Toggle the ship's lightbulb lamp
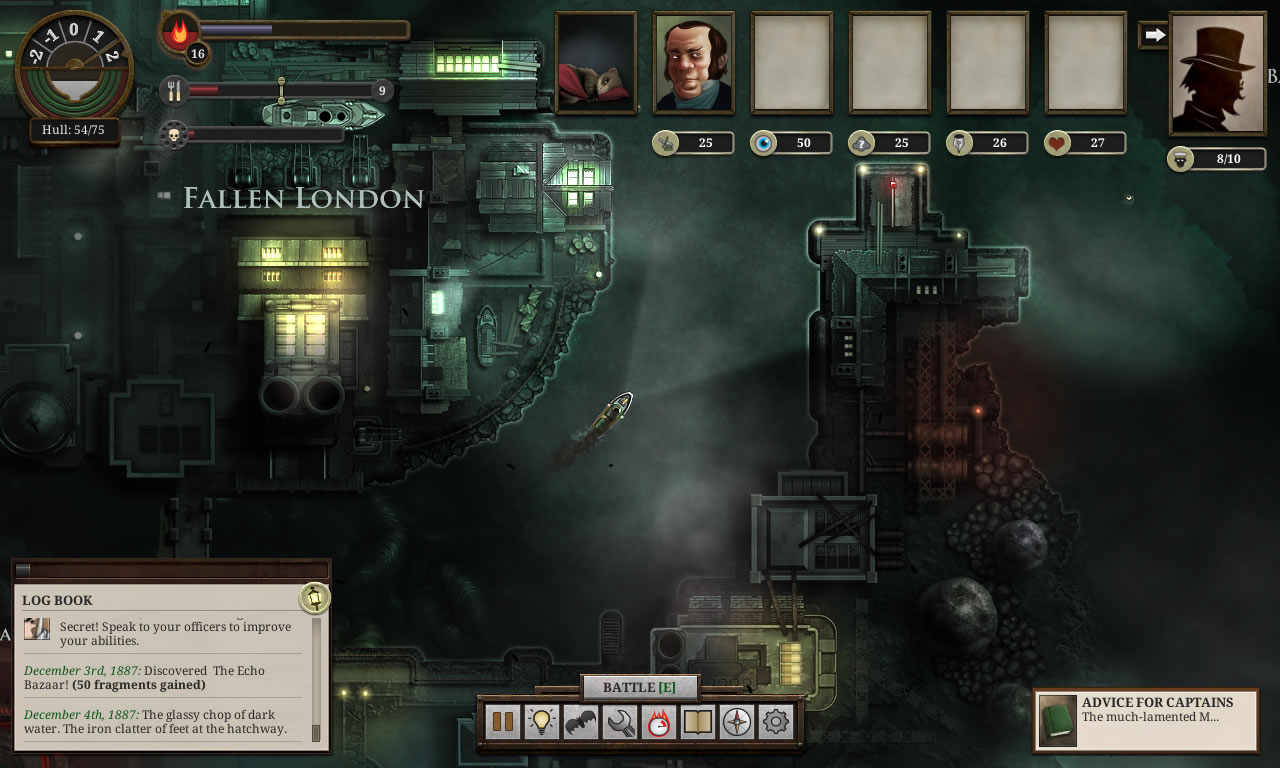1280x768 pixels. [x=542, y=722]
